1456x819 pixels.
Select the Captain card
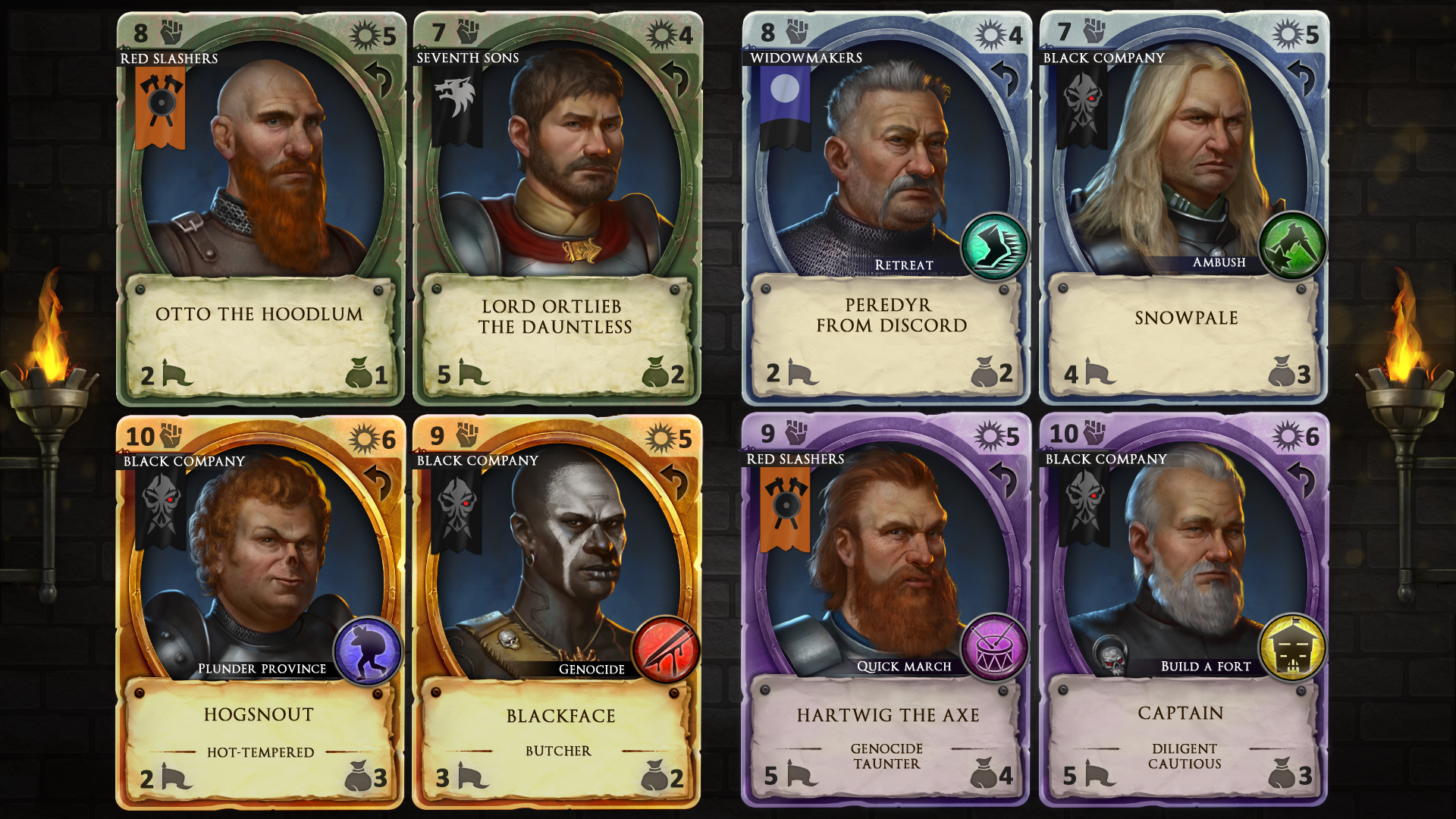1183,610
